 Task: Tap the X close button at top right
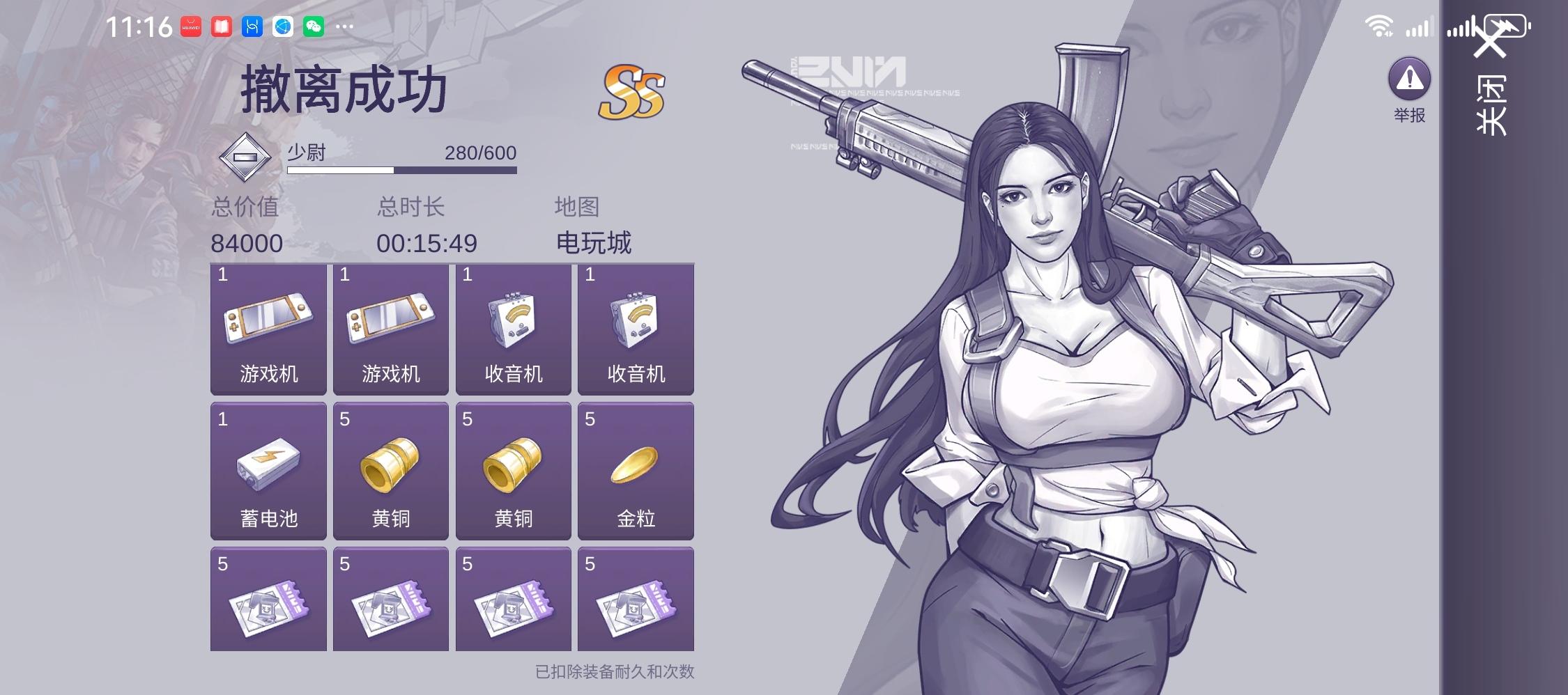click(1491, 38)
